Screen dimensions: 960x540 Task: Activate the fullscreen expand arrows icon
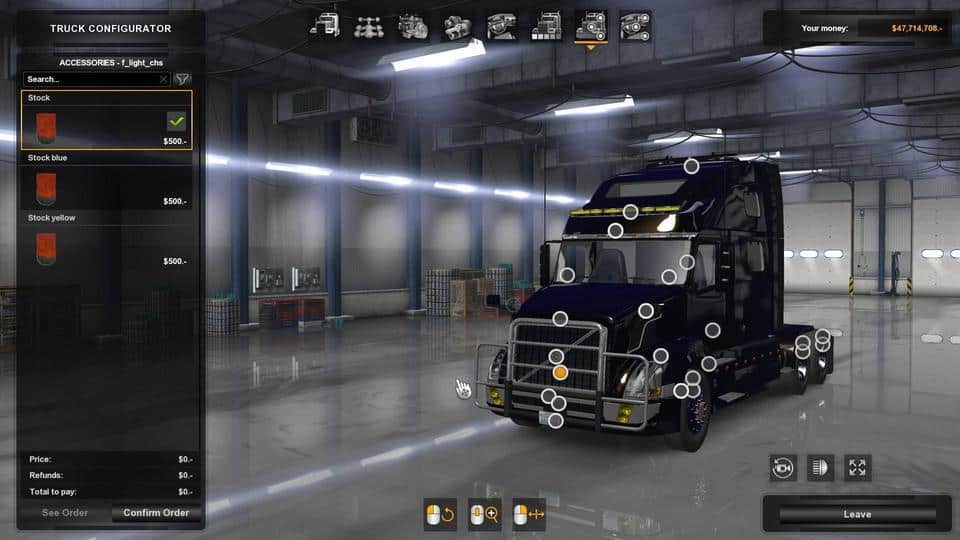pos(857,467)
